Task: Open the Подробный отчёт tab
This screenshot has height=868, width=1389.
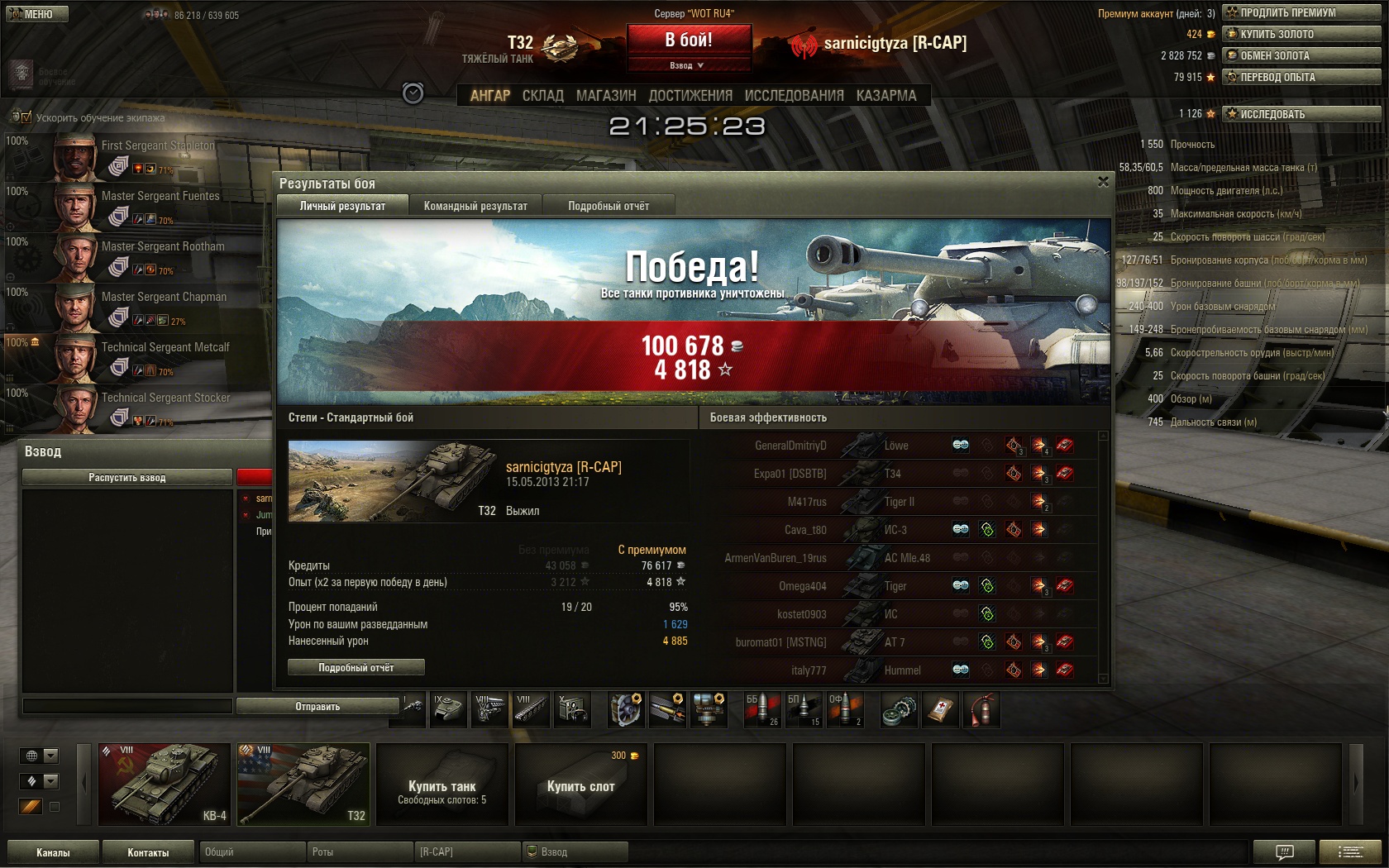Action: coord(609,206)
